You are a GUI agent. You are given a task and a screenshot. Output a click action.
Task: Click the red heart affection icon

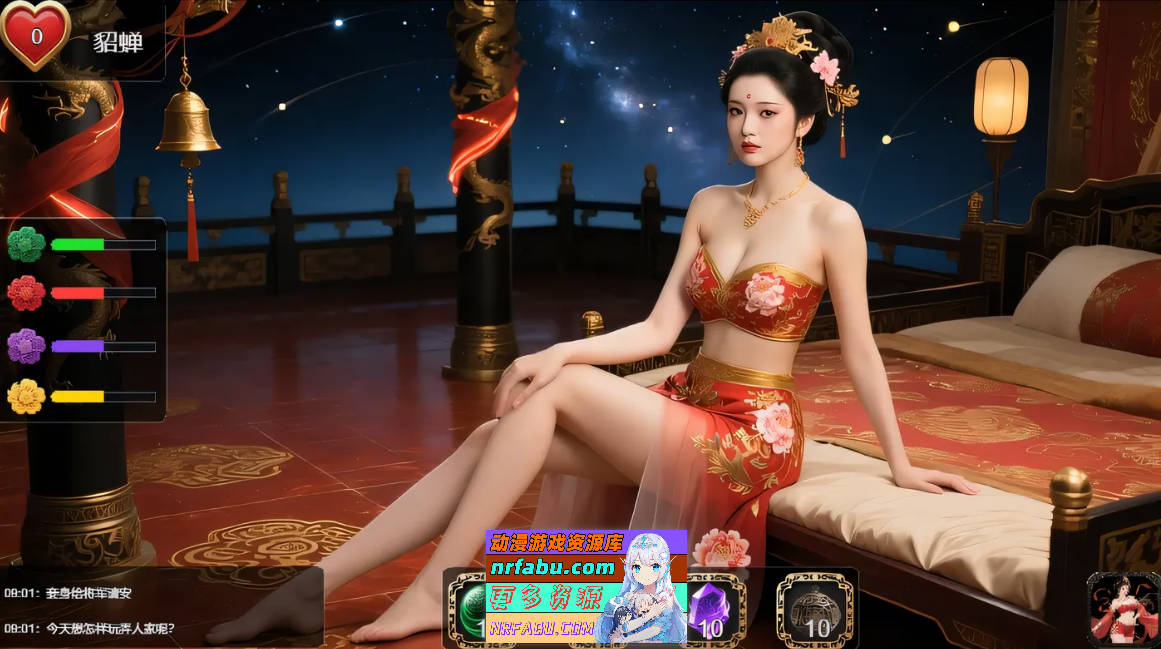pos(35,35)
